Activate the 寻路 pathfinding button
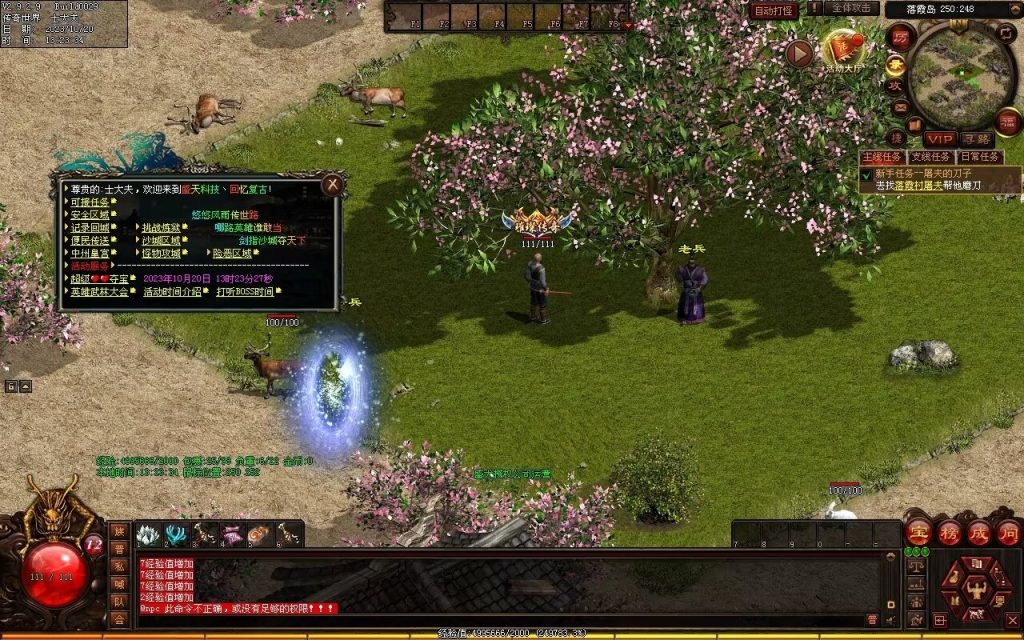 (x=976, y=139)
